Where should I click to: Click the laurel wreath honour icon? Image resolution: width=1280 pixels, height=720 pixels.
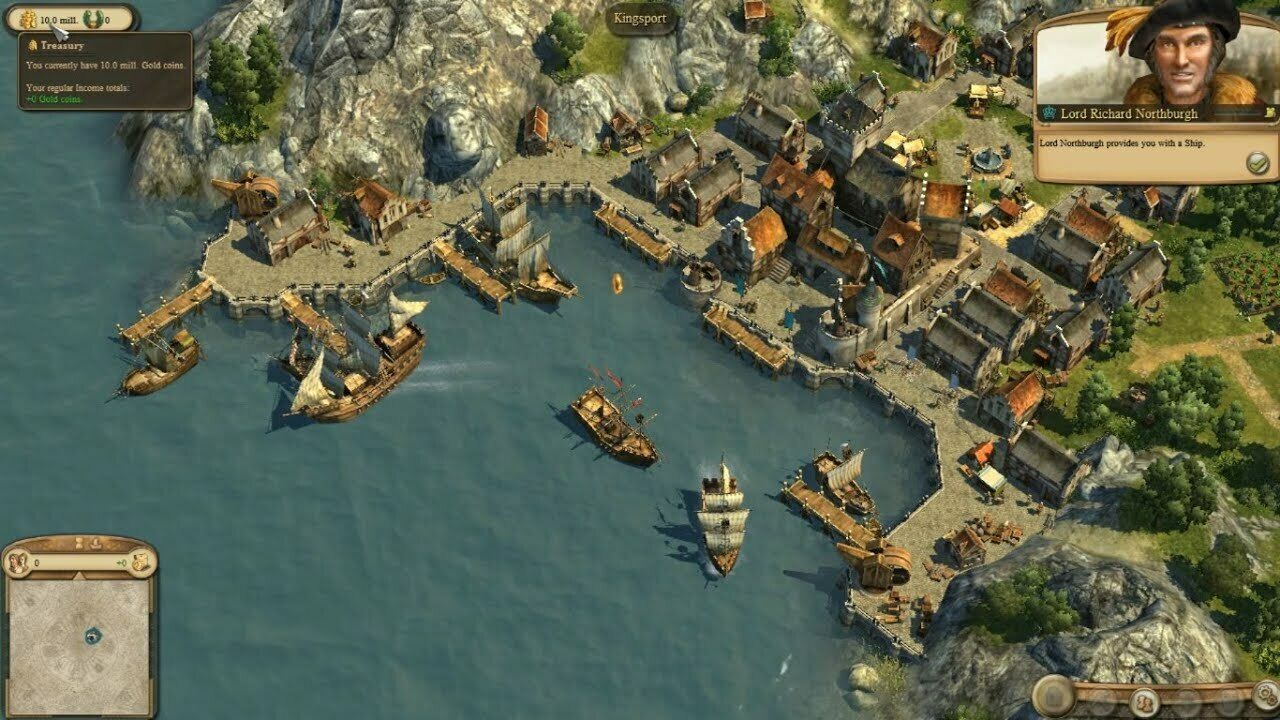[x=95, y=19]
